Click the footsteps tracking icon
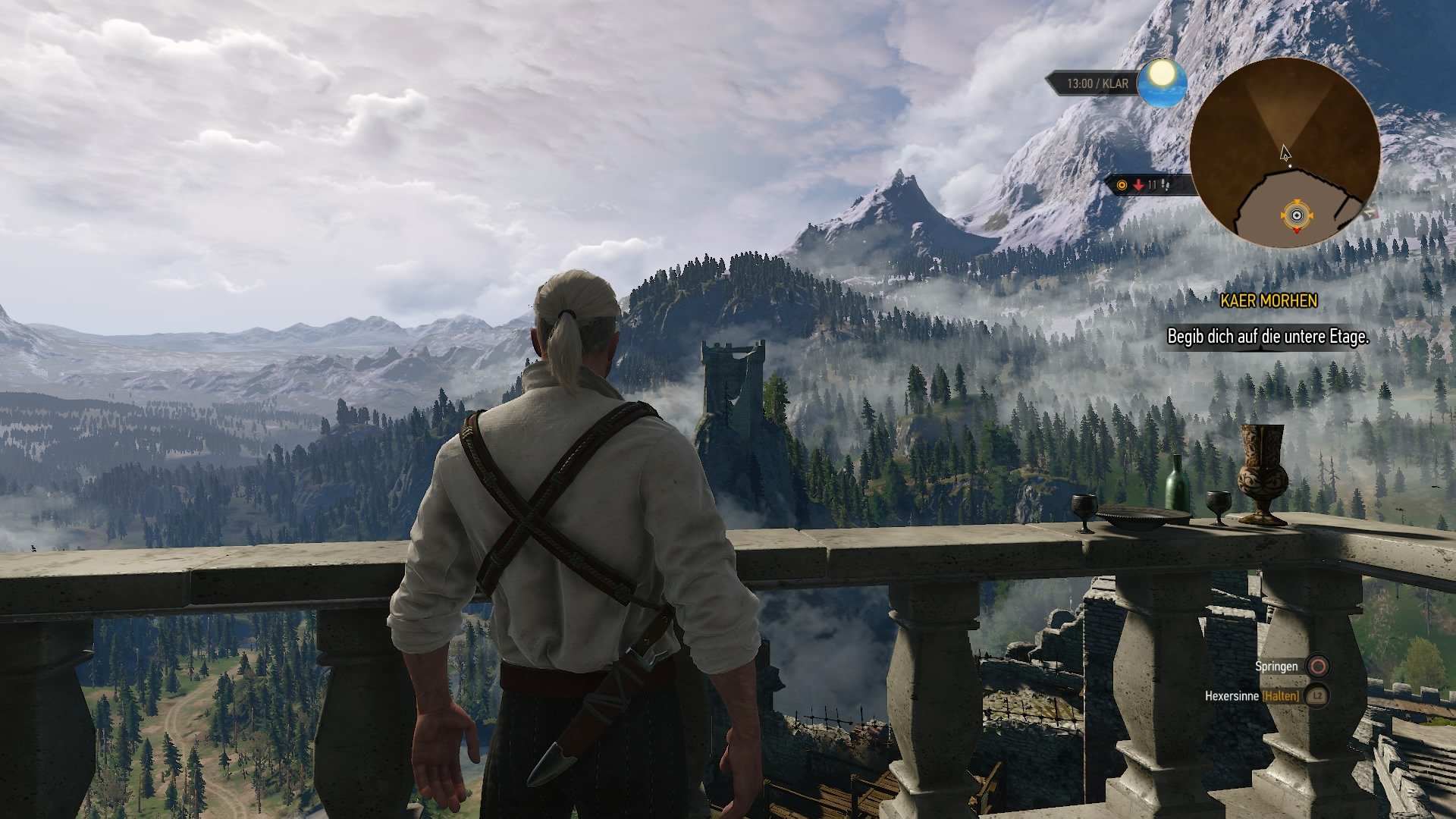 tap(1166, 185)
